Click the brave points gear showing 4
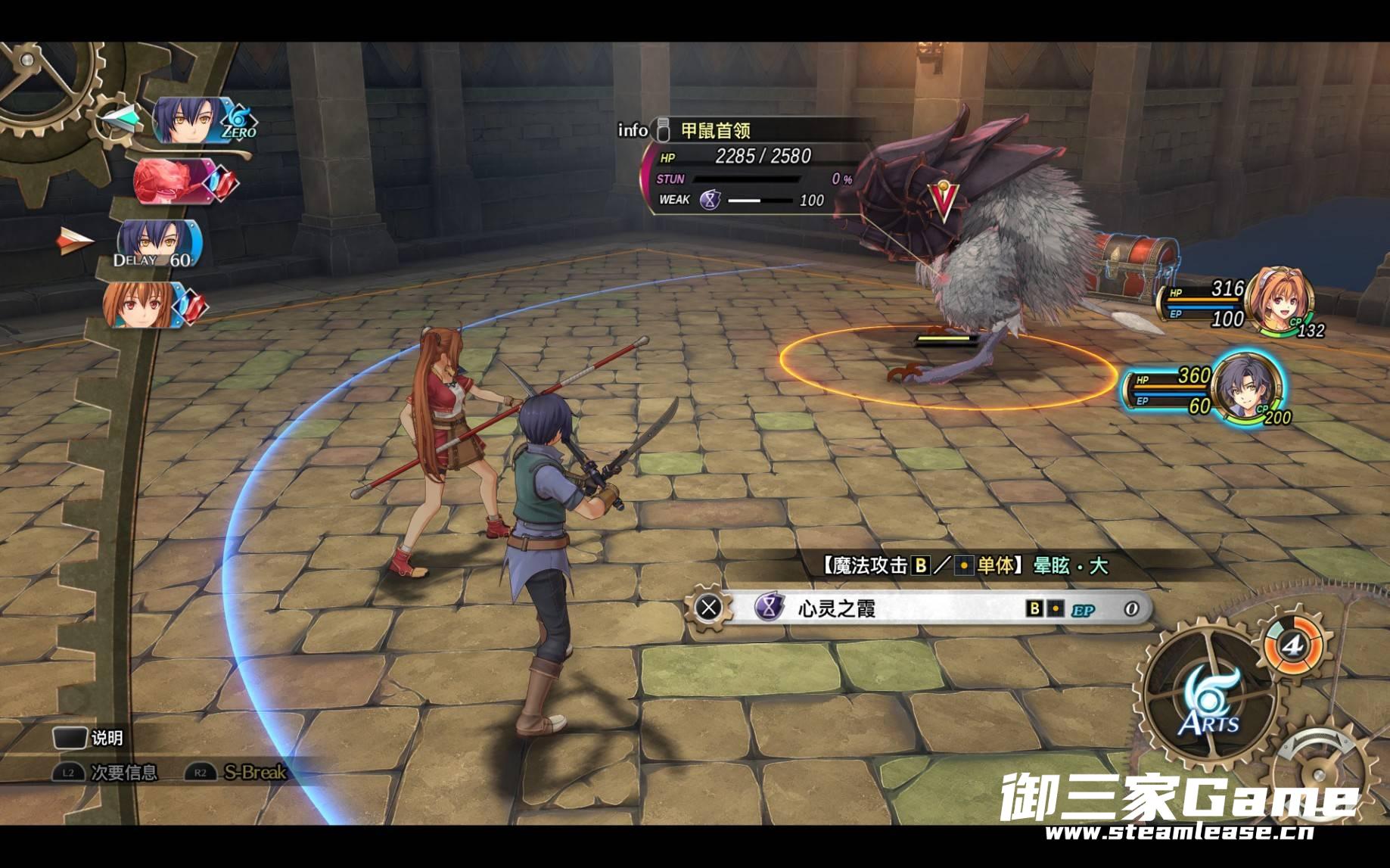Screen dimensions: 1390x868 tap(1292, 645)
